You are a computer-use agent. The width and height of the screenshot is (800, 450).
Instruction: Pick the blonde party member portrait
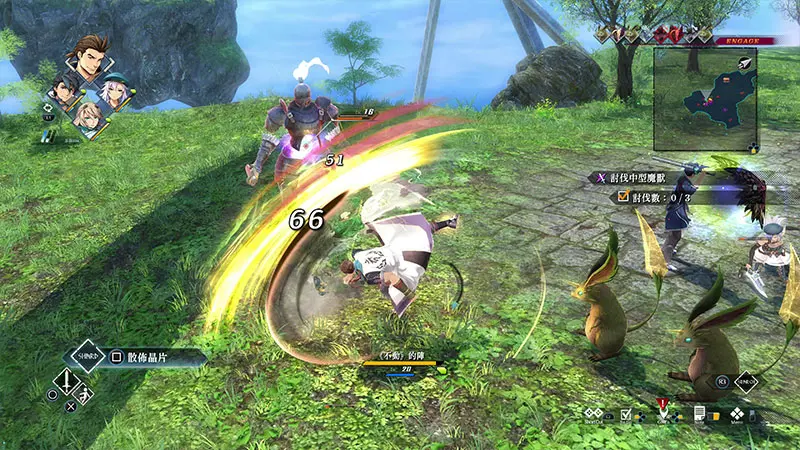87,119
